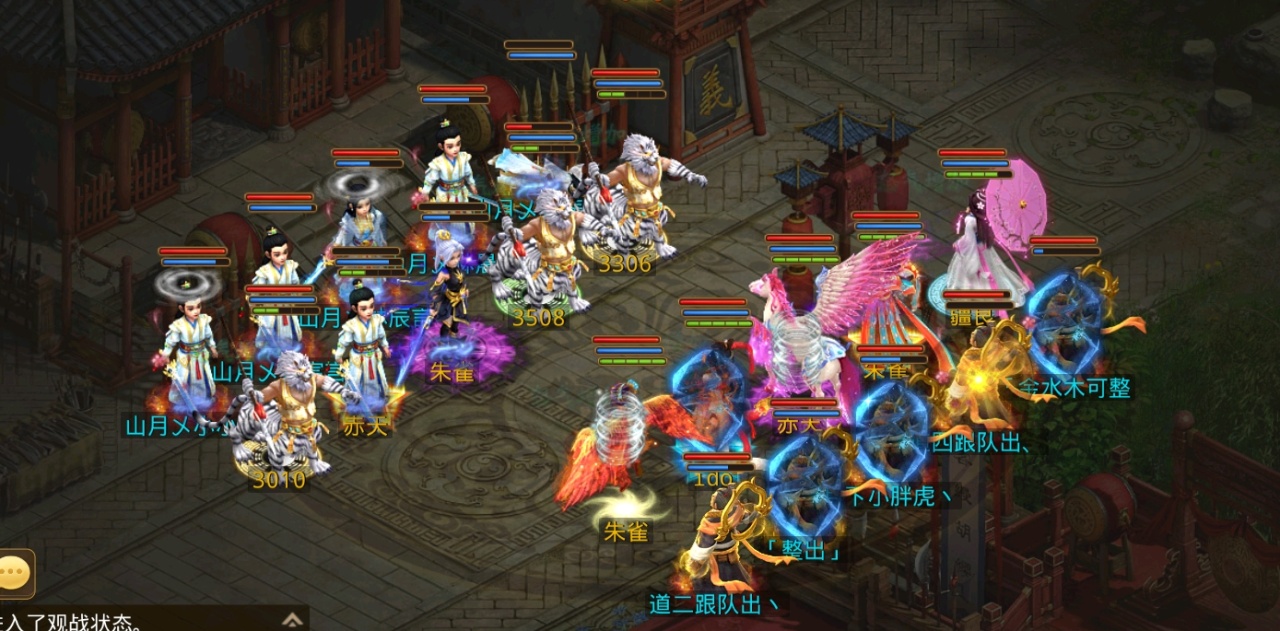1280x631 pixels.
Task: Open the yellow chat bubble button
Action: (x=16, y=573)
